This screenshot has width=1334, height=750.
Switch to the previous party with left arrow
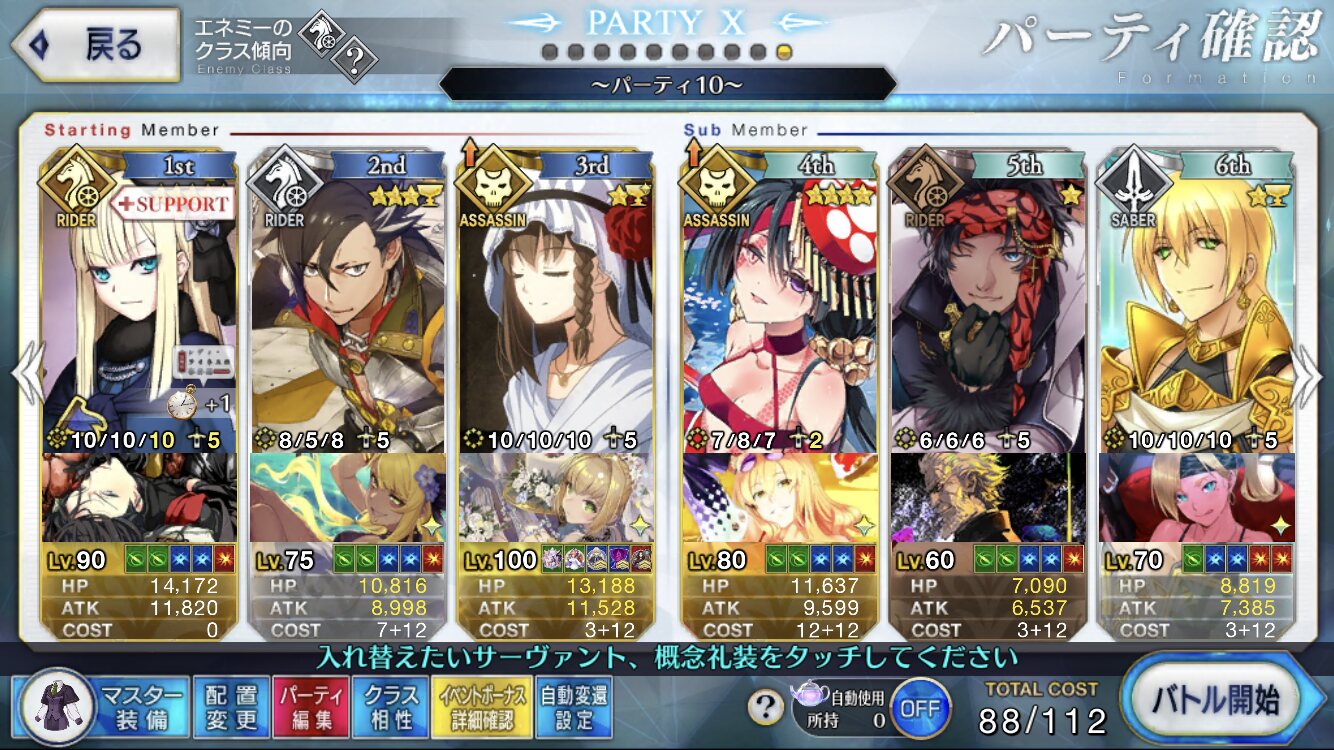27,375
